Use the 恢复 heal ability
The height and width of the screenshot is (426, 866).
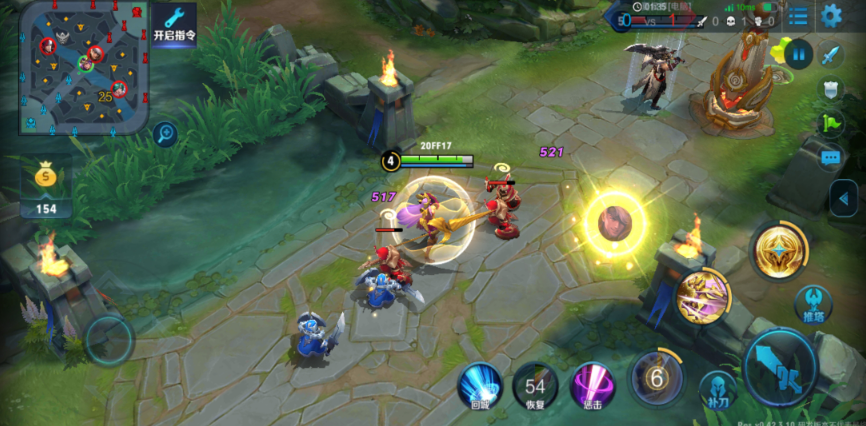point(536,385)
